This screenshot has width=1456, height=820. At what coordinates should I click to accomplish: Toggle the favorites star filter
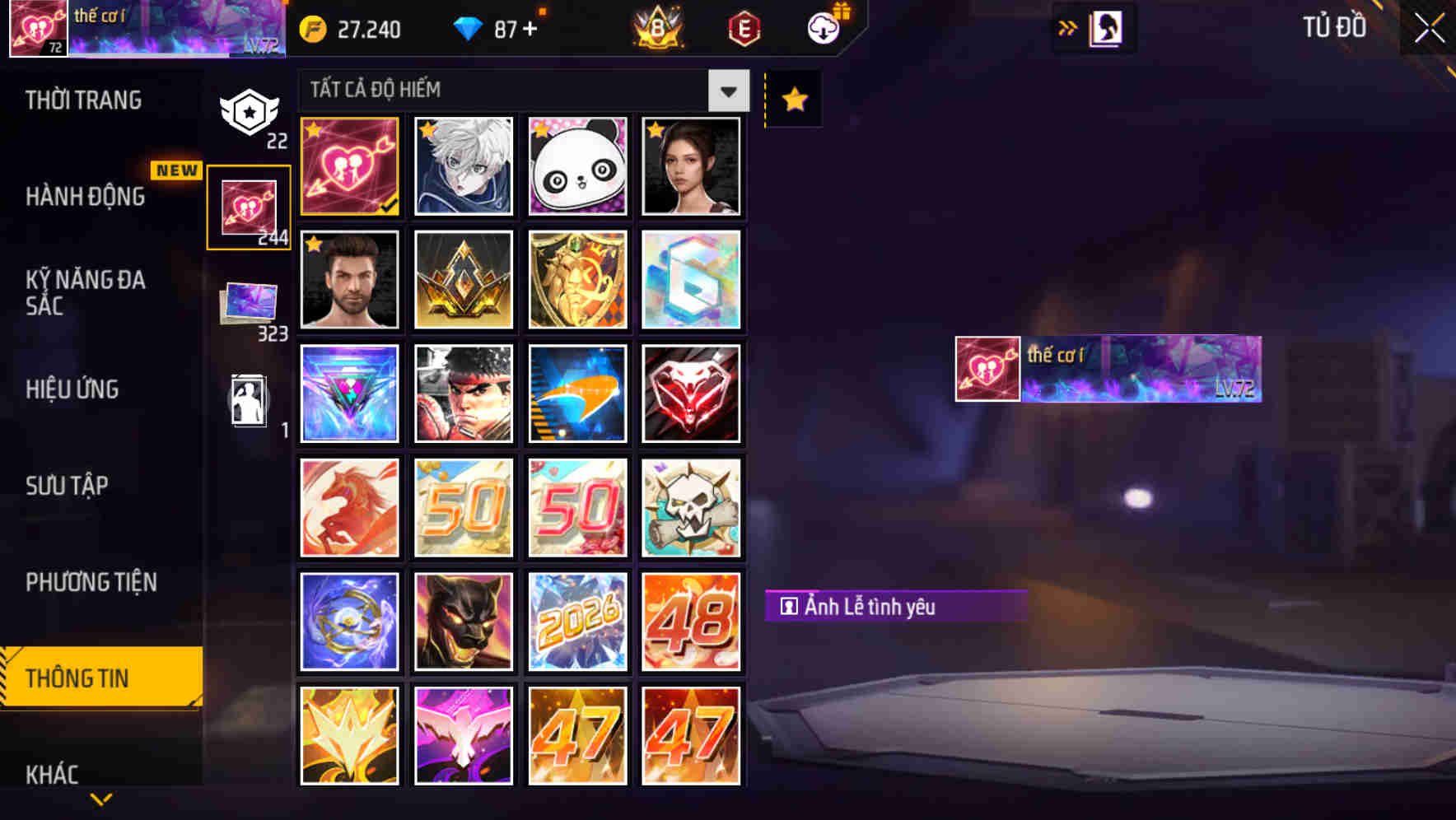(792, 99)
